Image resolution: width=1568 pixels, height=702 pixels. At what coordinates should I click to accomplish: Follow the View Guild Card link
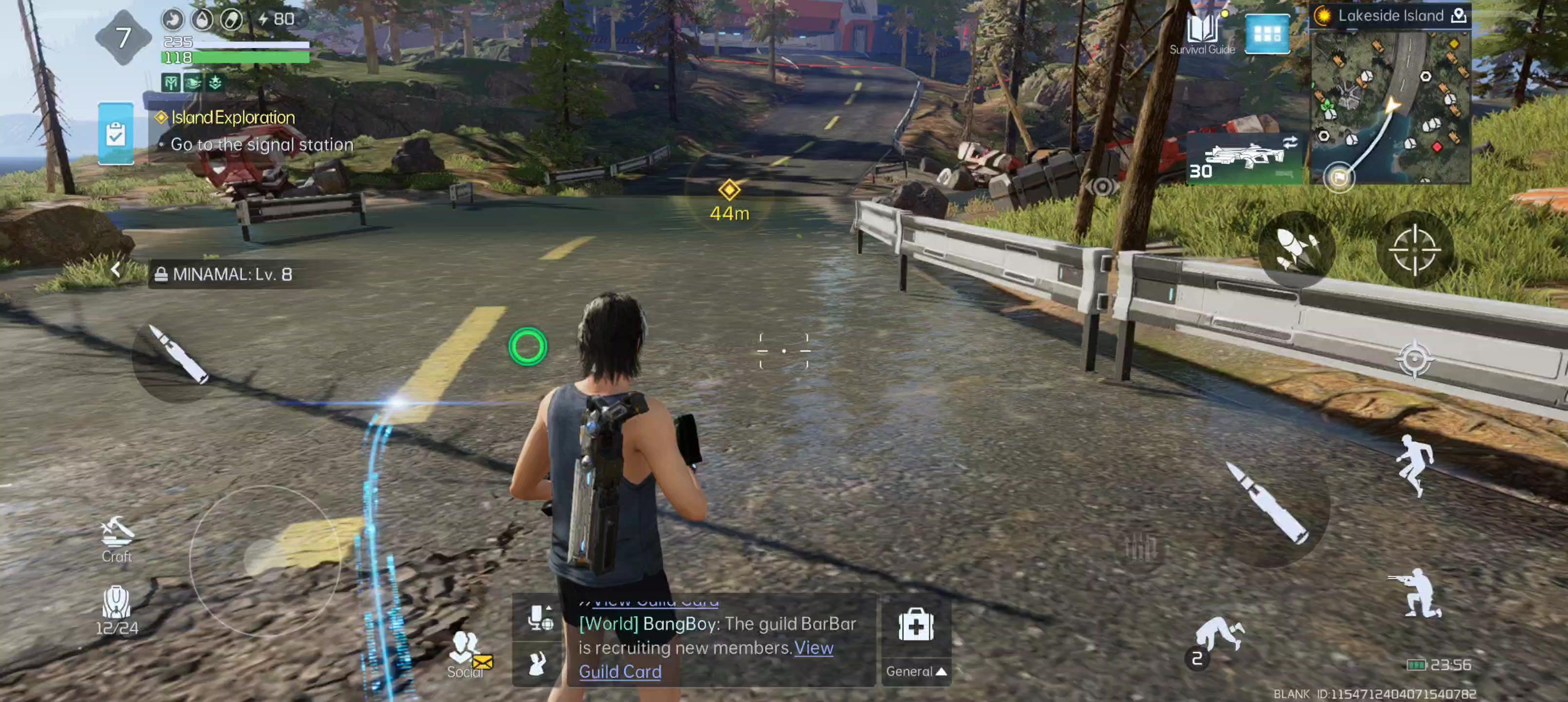pyautogui.click(x=620, y=672)
